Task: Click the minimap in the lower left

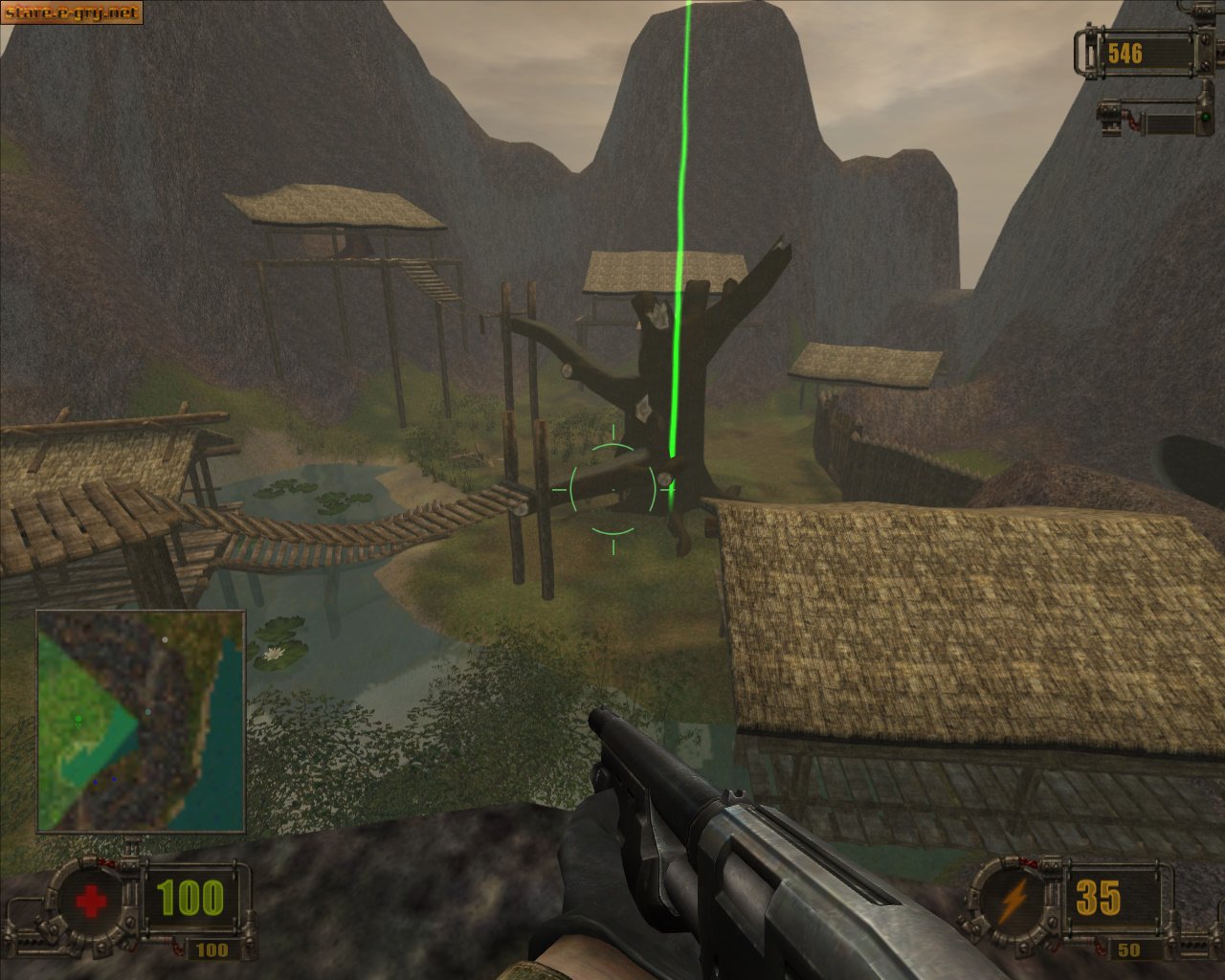Action: (x=141, y=721)
